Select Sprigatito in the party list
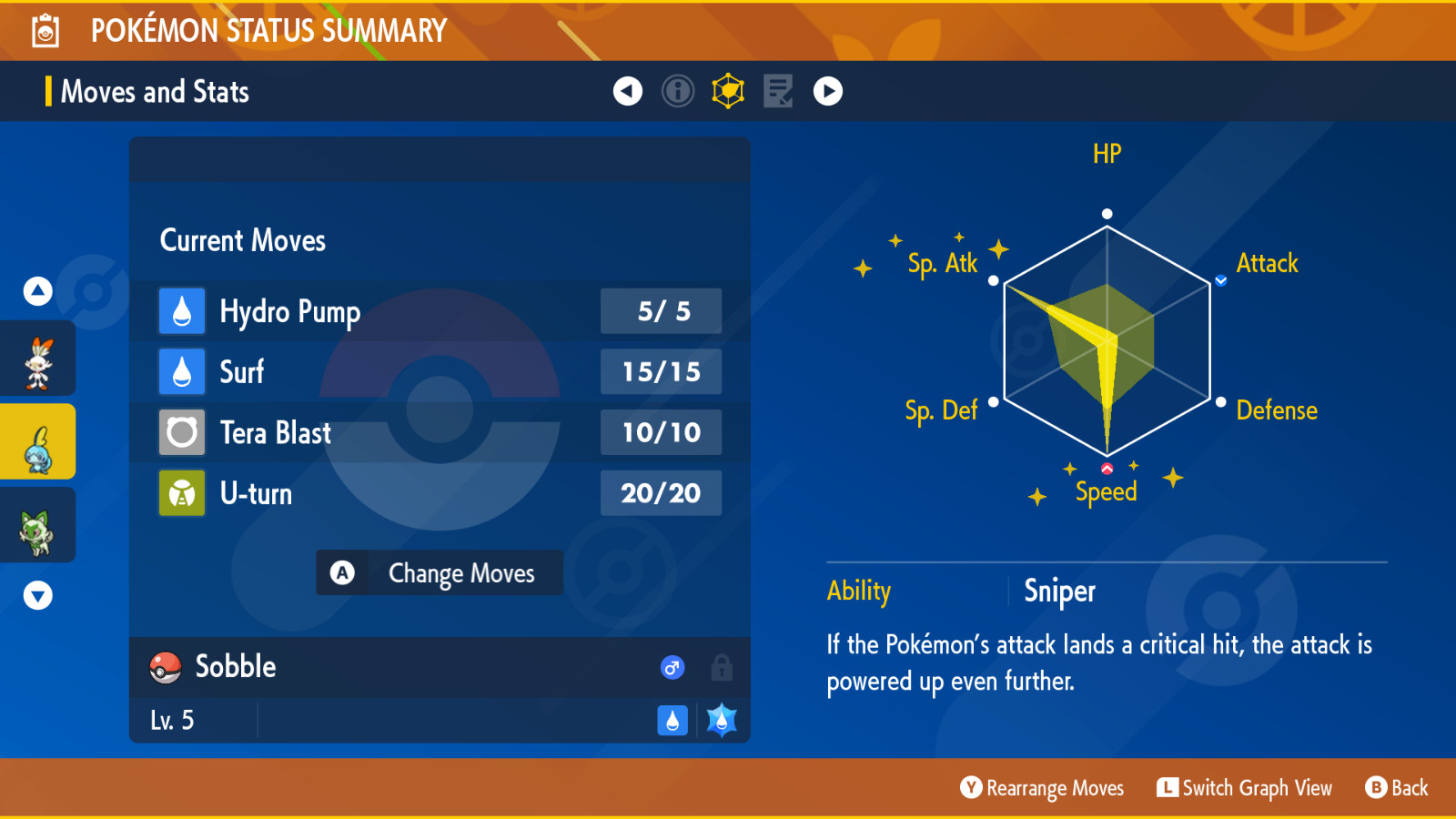The image size is (1456, 819). tap(38, 526)
